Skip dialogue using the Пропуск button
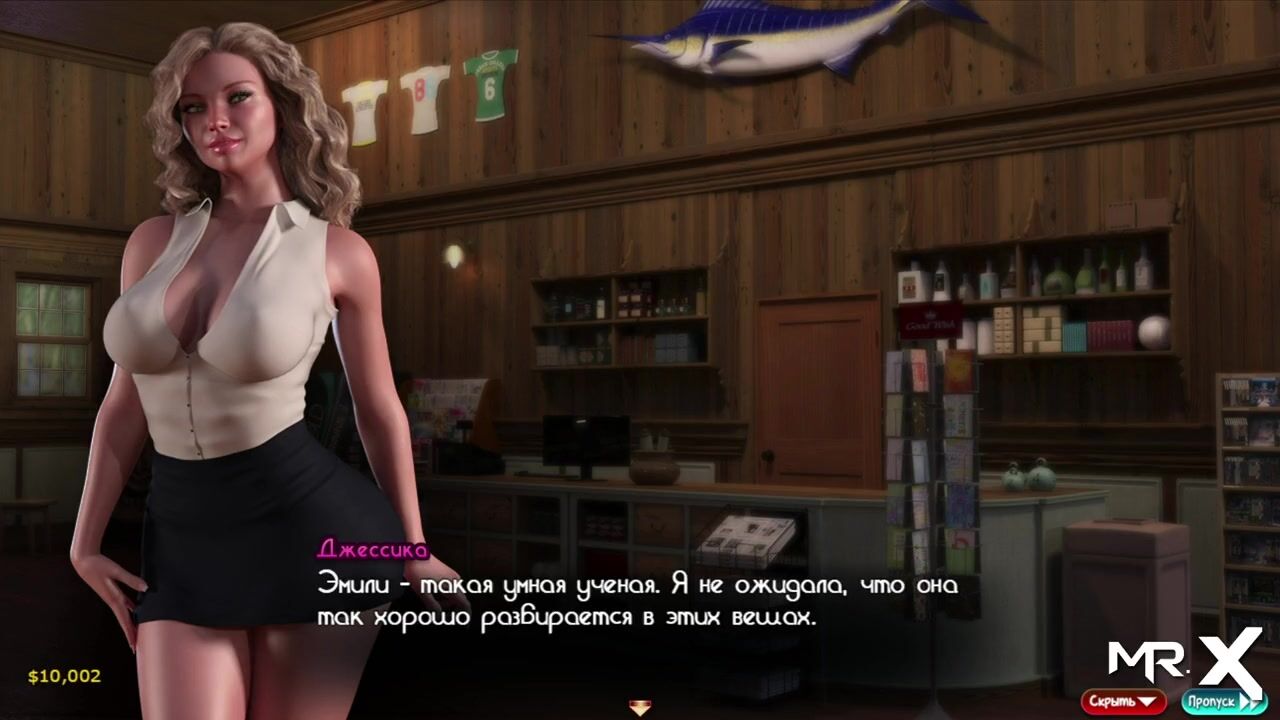Viewport: 1280px width, 720px height. pyautogui.click(x=1222, y=701)
